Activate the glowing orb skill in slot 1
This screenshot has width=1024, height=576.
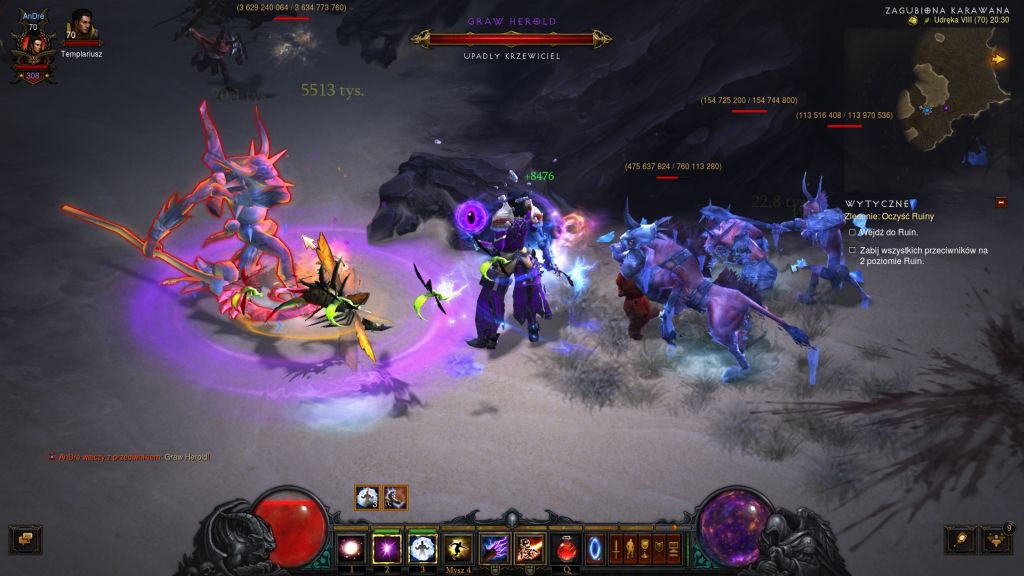point(352,547)
